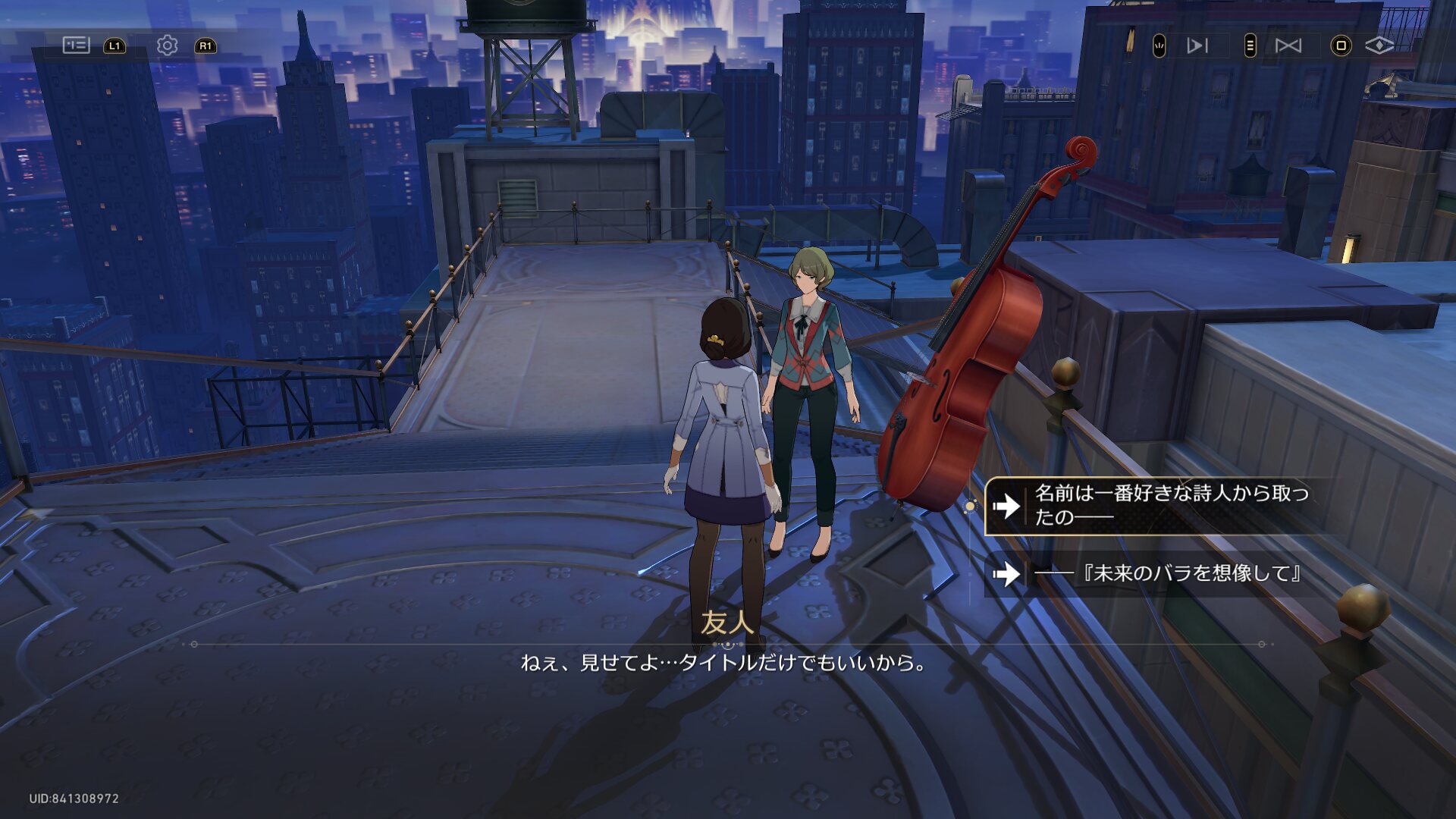Open the gear settings icon
The width and height of the screenshot is (1456, 819).
[x=167, y=45]
